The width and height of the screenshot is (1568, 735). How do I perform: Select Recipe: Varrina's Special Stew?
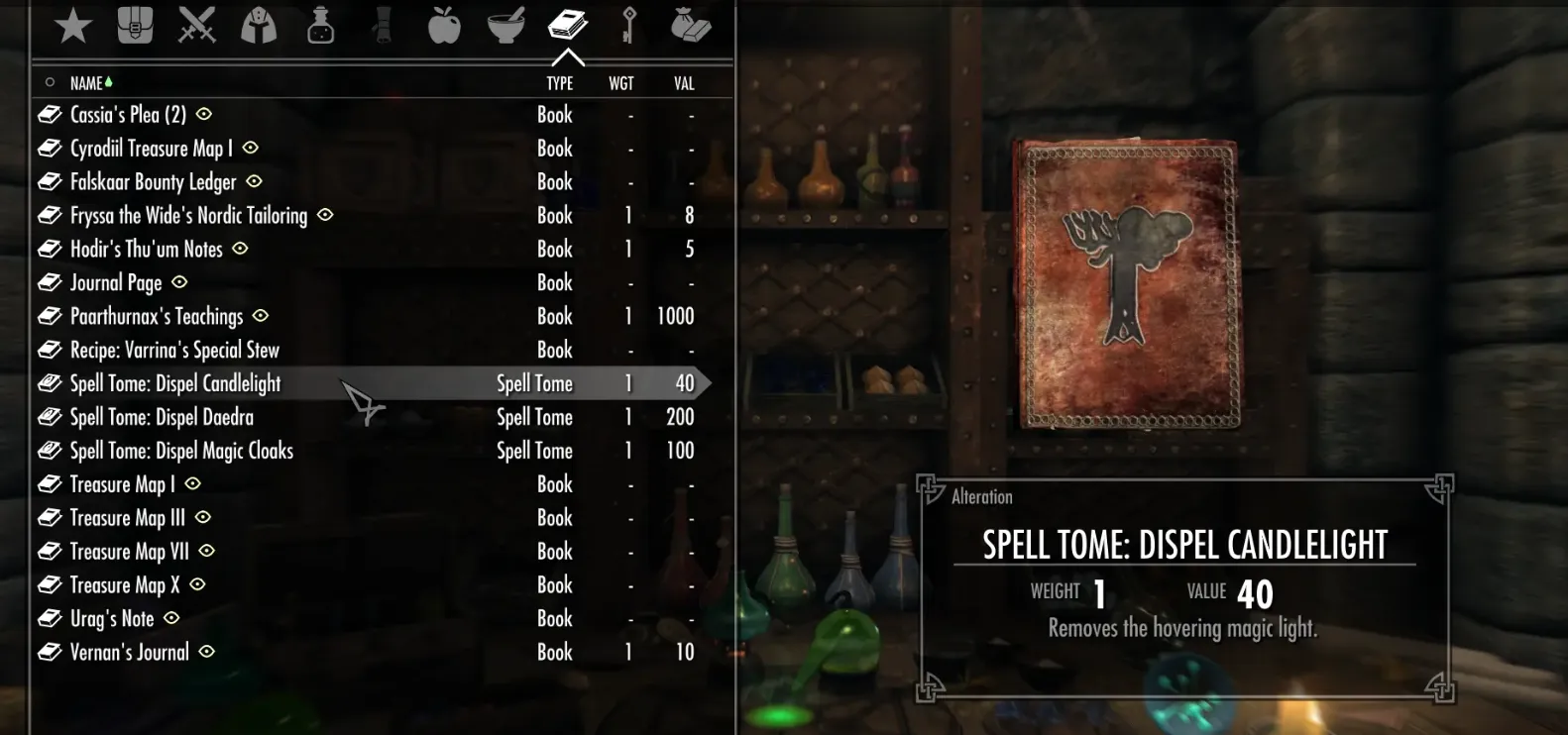(x=174, y=351)
